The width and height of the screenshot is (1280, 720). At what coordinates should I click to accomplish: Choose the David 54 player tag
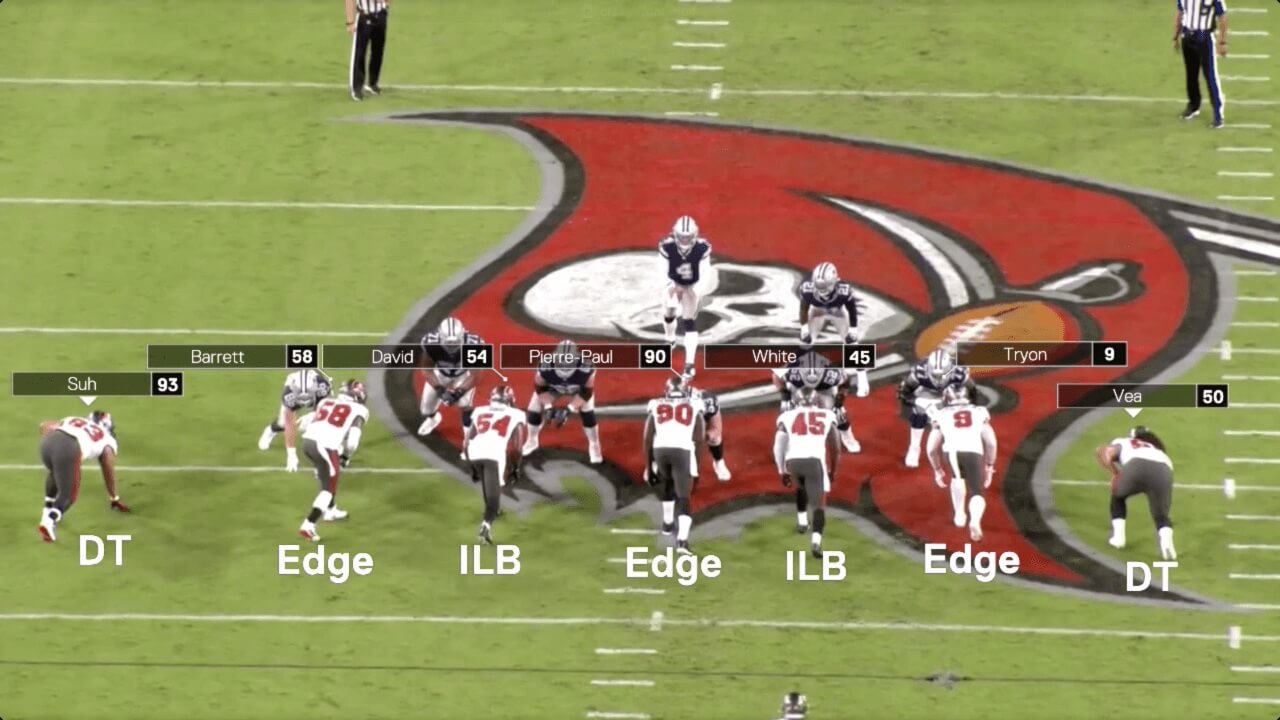point(406,357)
